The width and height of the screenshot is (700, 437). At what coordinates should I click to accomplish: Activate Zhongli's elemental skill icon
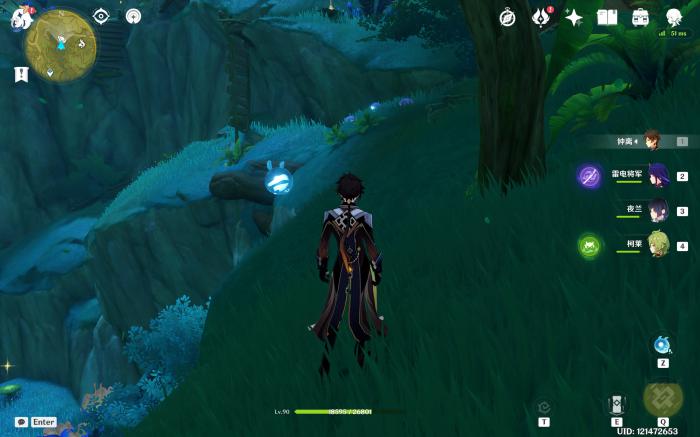(x=617, y=403)
